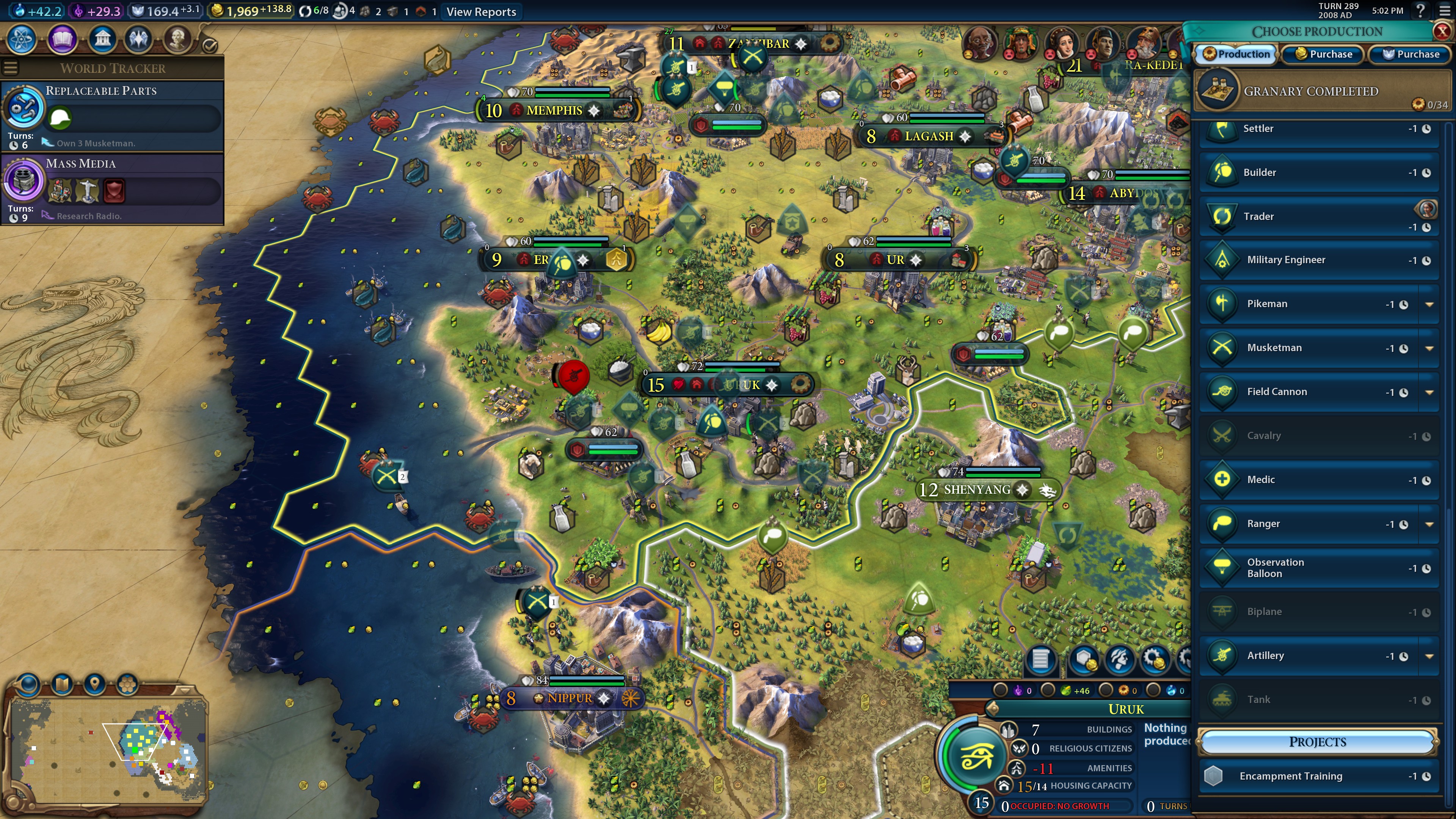1456x819 pixels.
Task: Open View Reports
Action: [481, 12]
